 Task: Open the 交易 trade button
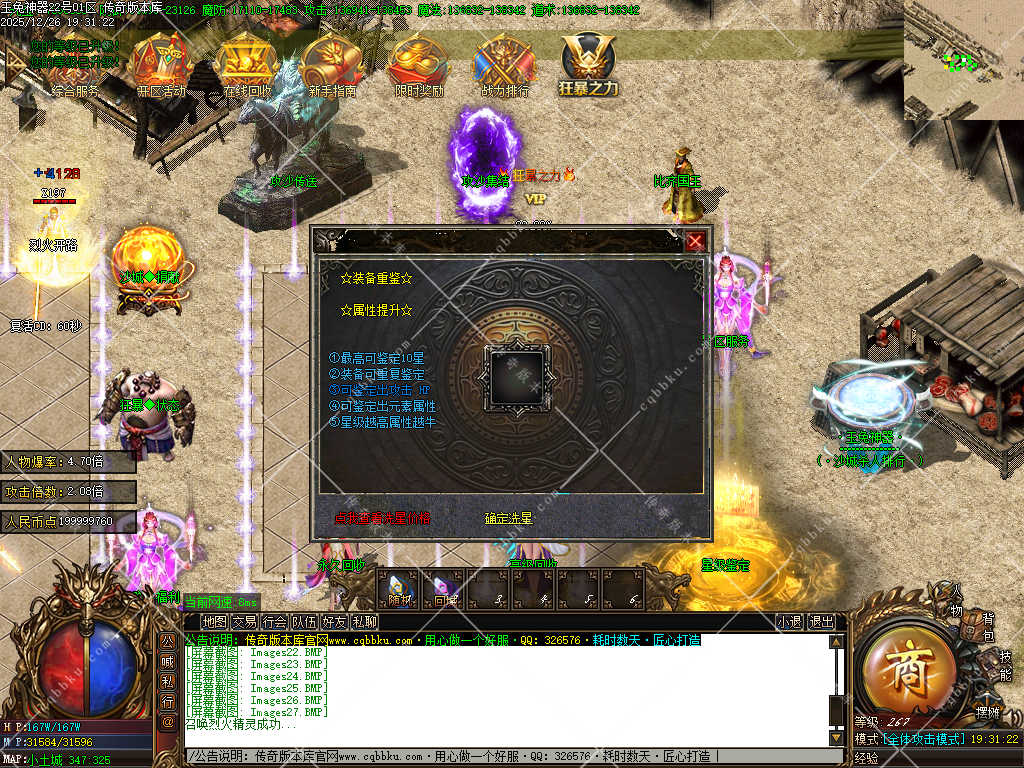click(245, 621)
